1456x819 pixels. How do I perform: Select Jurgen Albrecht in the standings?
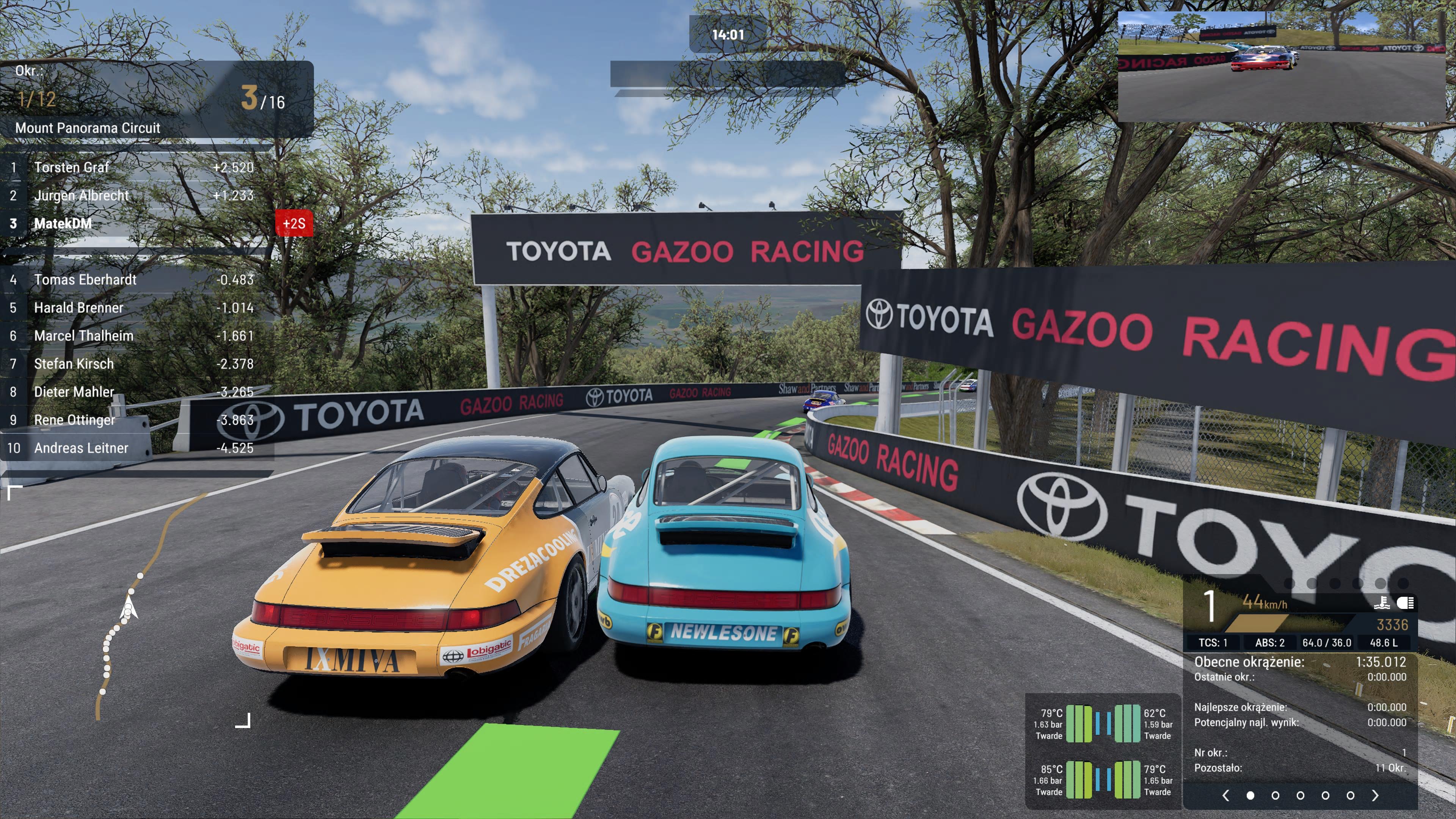pyautogui.click(x=82, y=196)
